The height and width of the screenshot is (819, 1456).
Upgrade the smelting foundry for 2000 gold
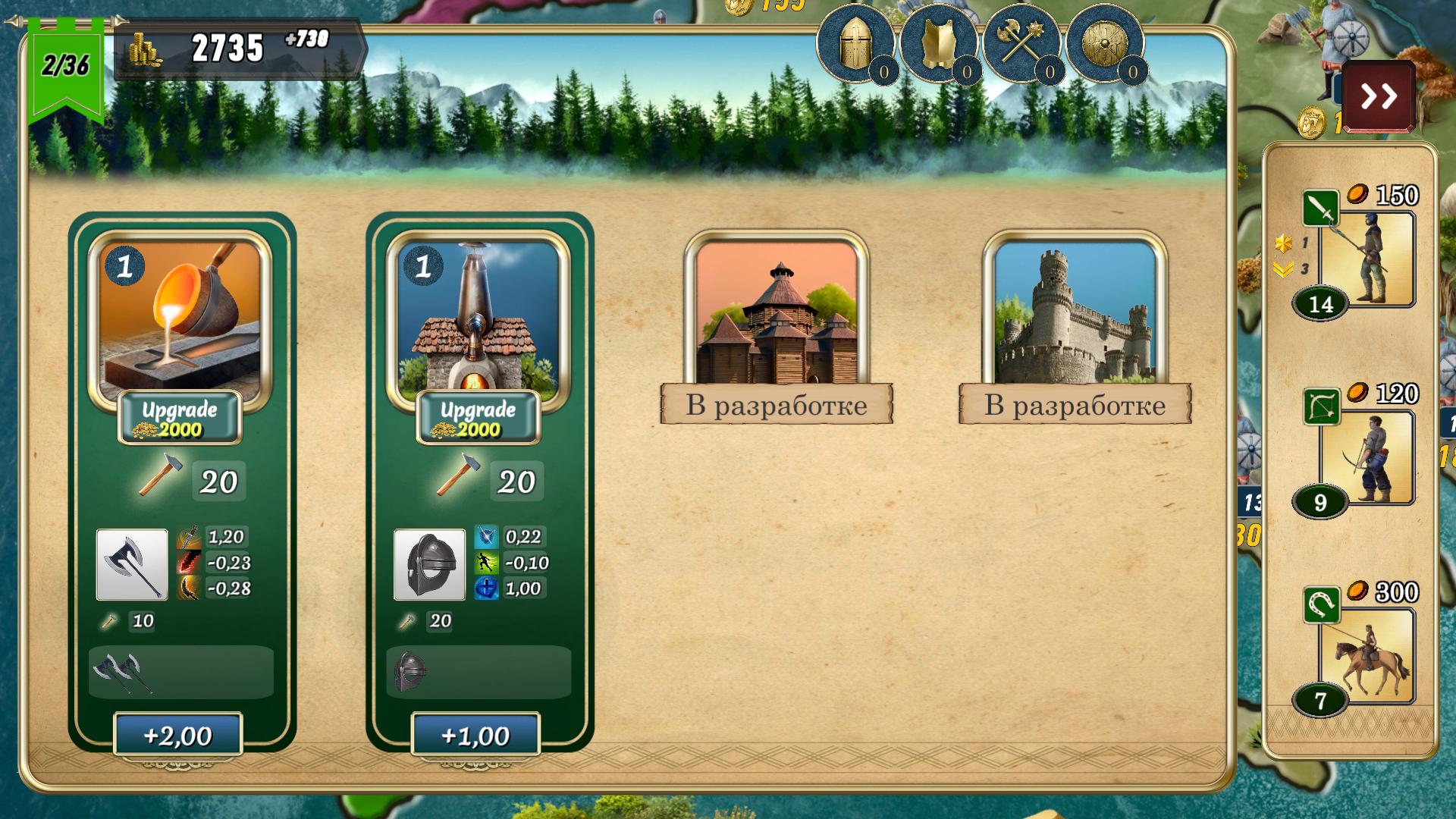pyautogui.click(x=180, y=418)
